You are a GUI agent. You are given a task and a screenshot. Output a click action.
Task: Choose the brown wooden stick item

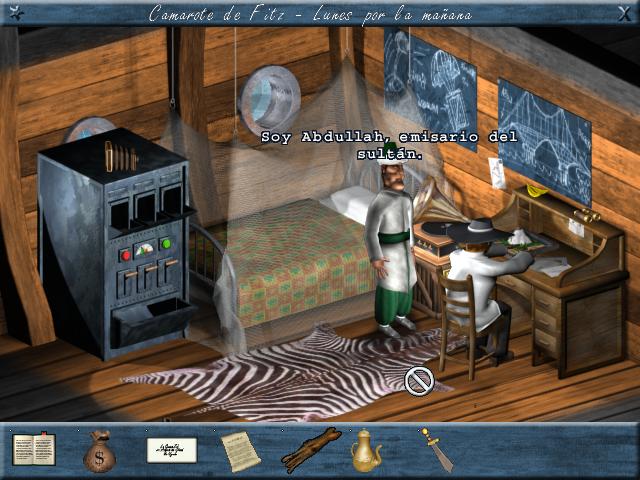coord(311,450)
